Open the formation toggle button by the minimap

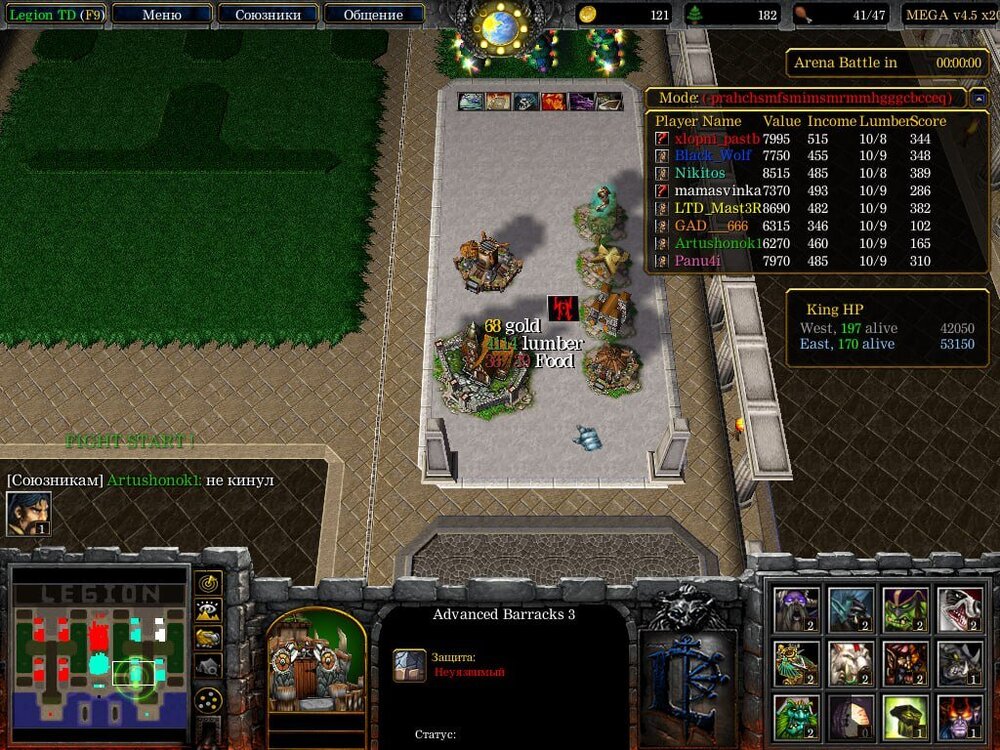208,700
